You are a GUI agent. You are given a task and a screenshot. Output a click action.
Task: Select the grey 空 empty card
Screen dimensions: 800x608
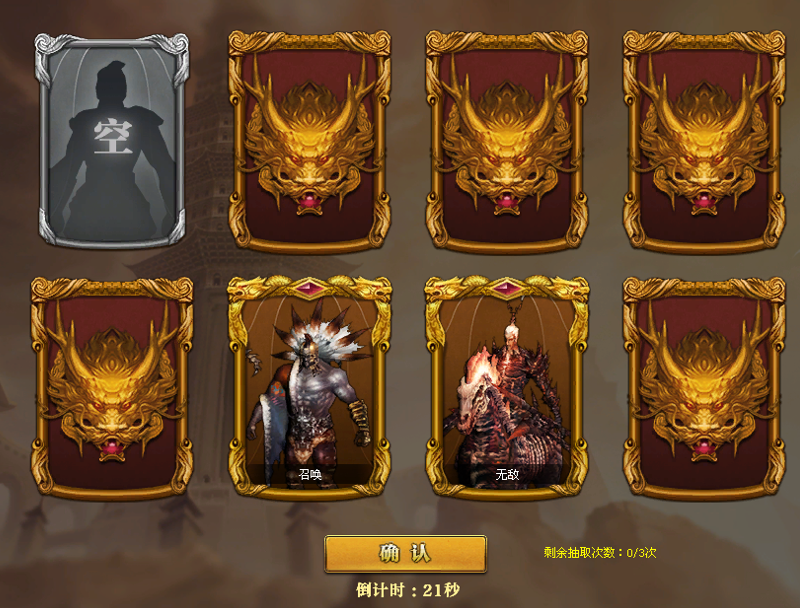(x=111, y=140)
